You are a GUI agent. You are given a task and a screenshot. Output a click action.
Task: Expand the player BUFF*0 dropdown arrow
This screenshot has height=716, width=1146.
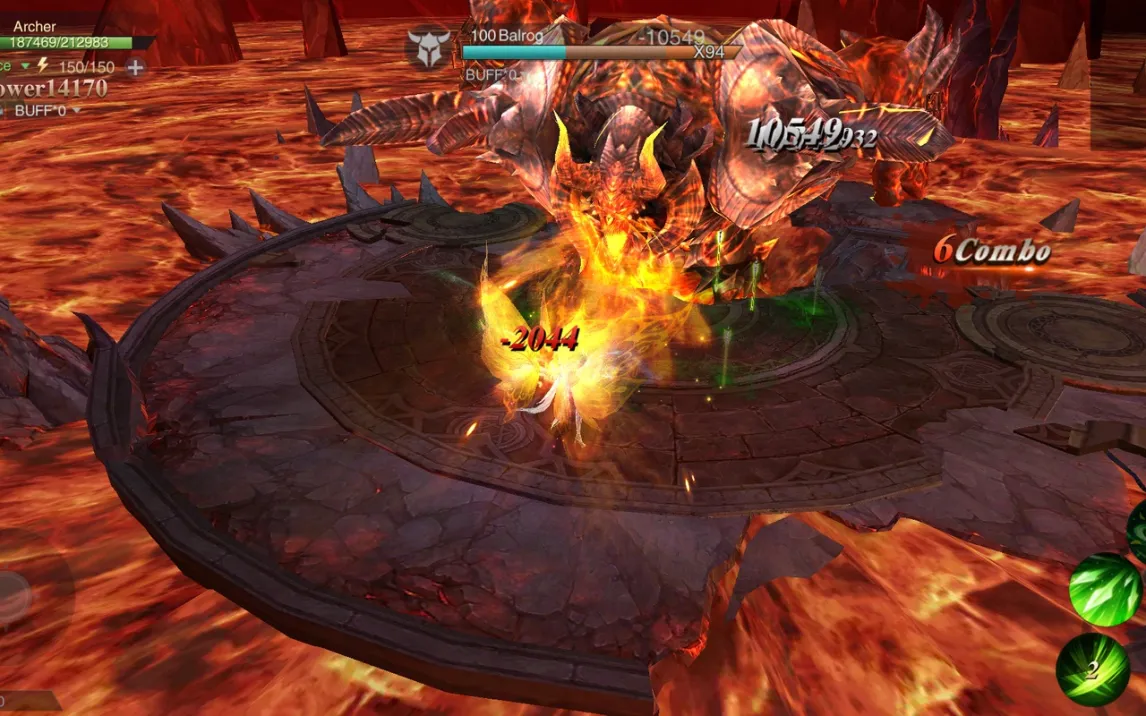coord(75,110)
